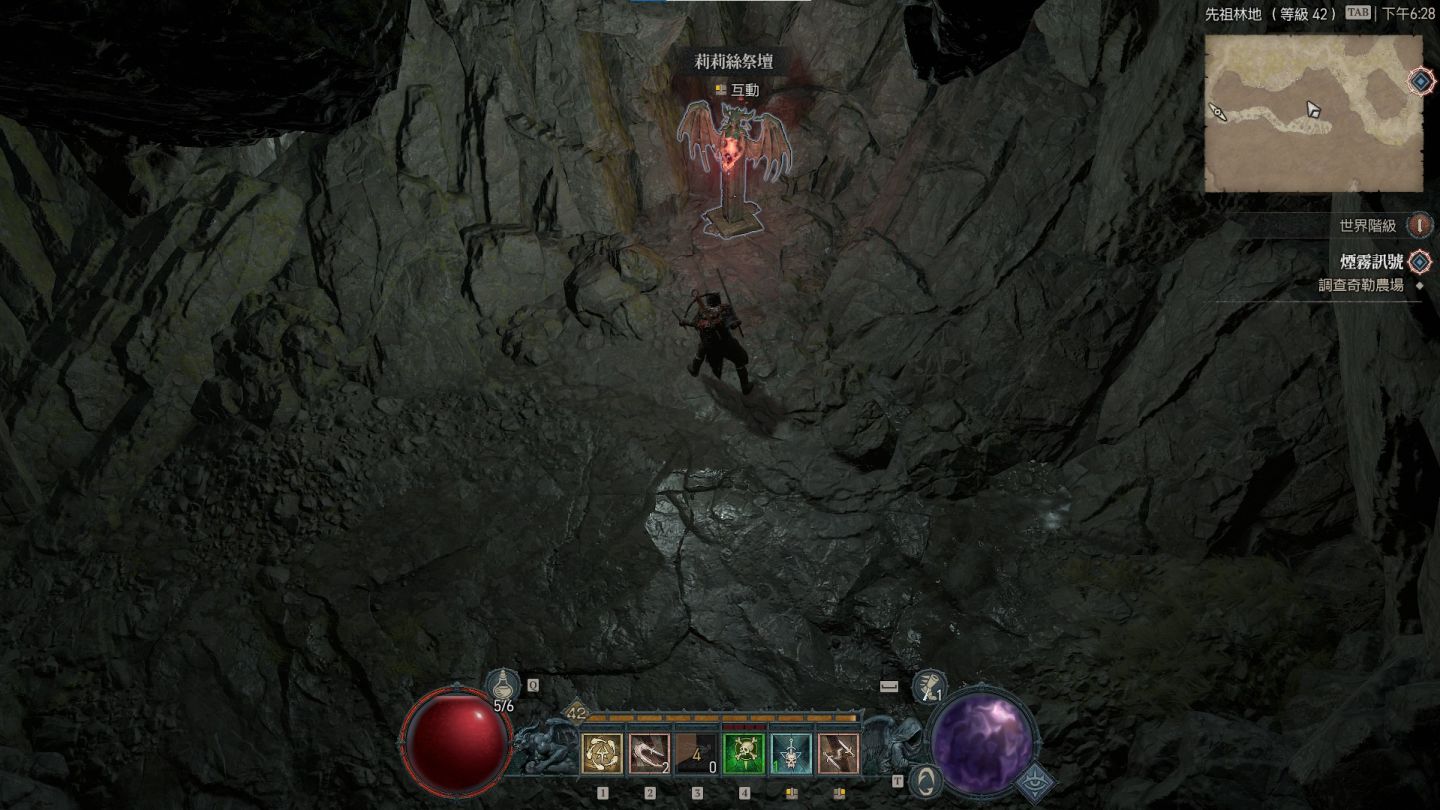Select the 煙霧訊號 quest tracker entry
This screenshot has width=1440, height=810.
(x=1371, y=262)
